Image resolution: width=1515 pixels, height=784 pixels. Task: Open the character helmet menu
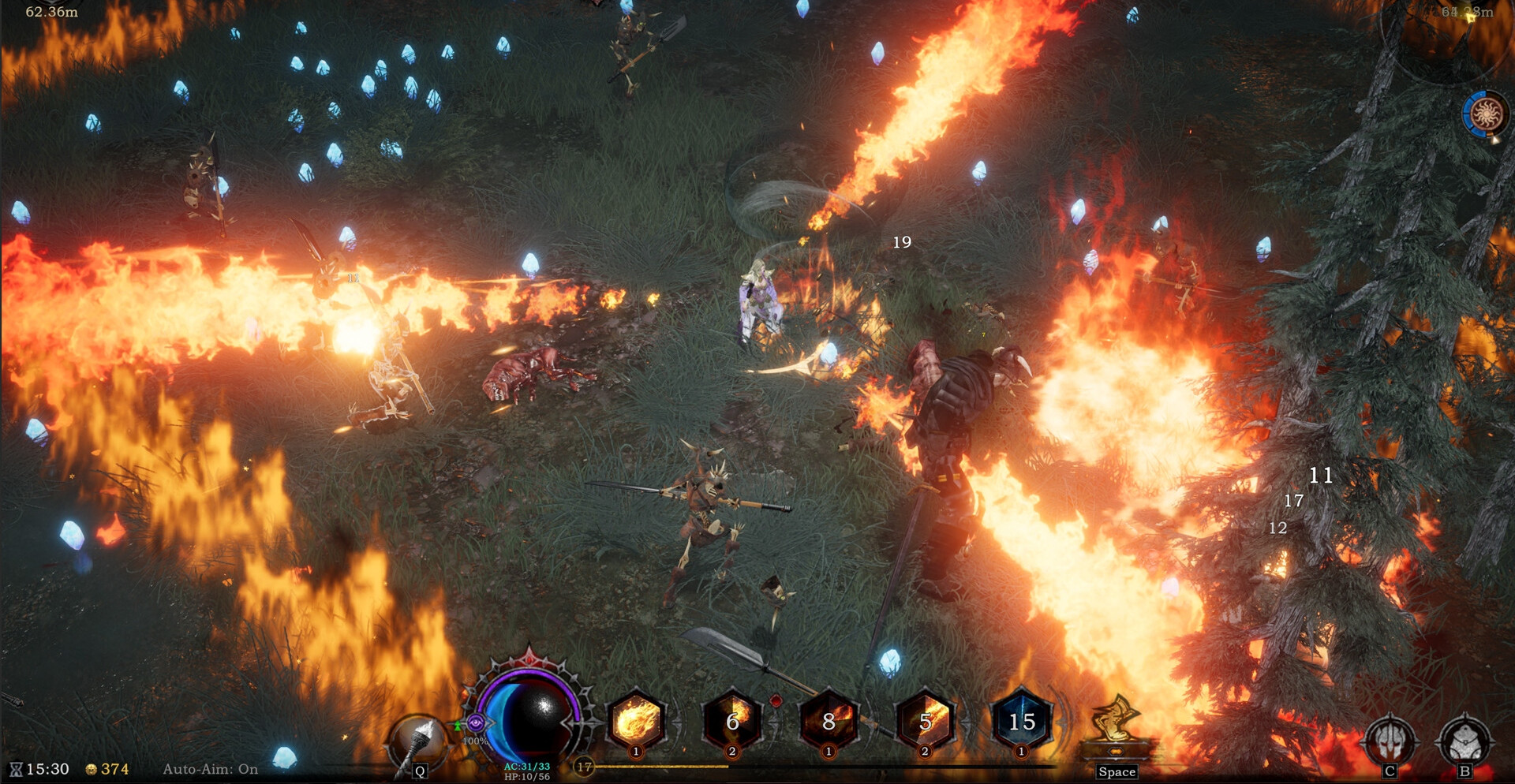pos(1390,740)
